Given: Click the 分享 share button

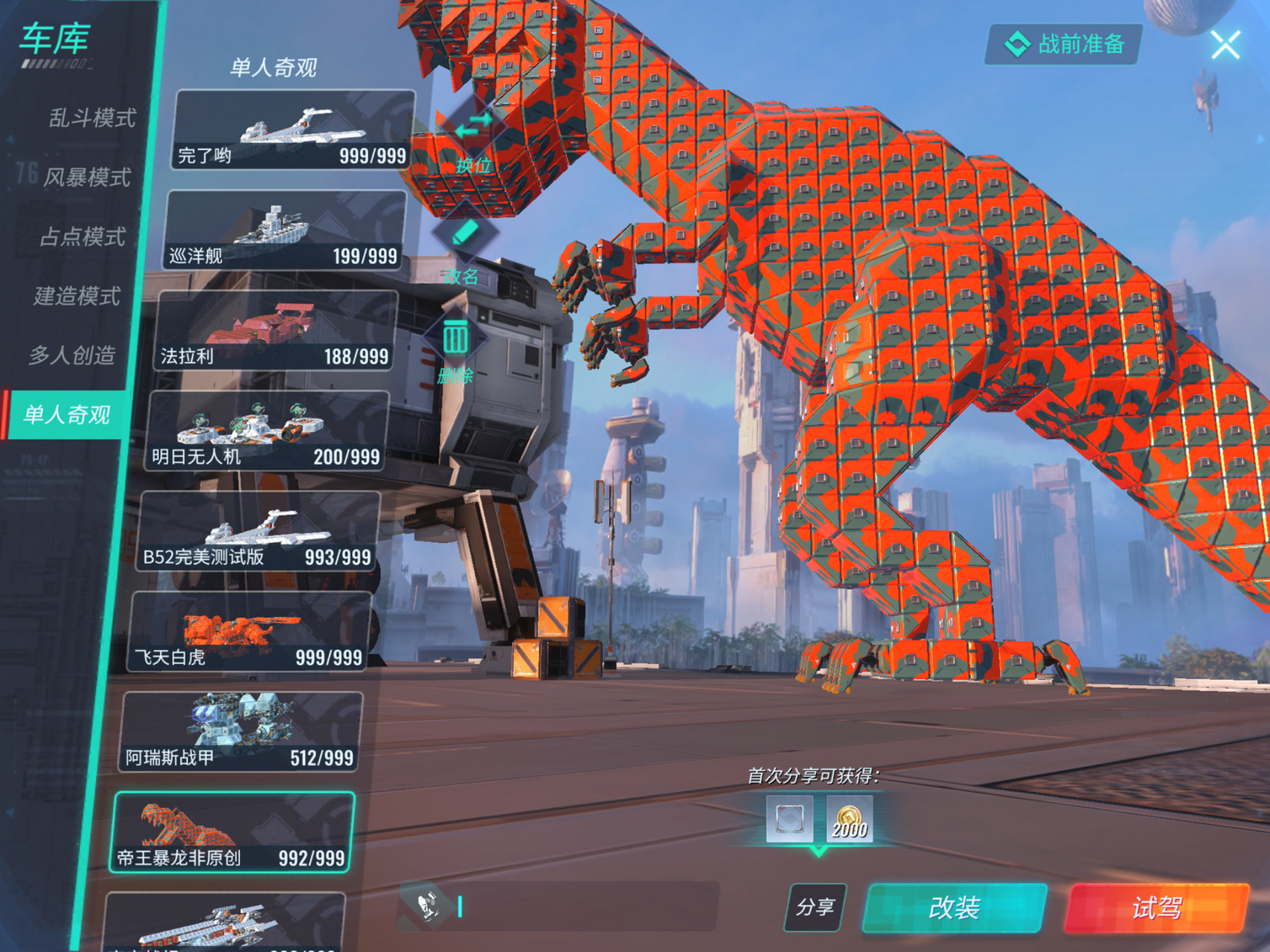Looking at the screenshot, I should [x=815, y=907].
